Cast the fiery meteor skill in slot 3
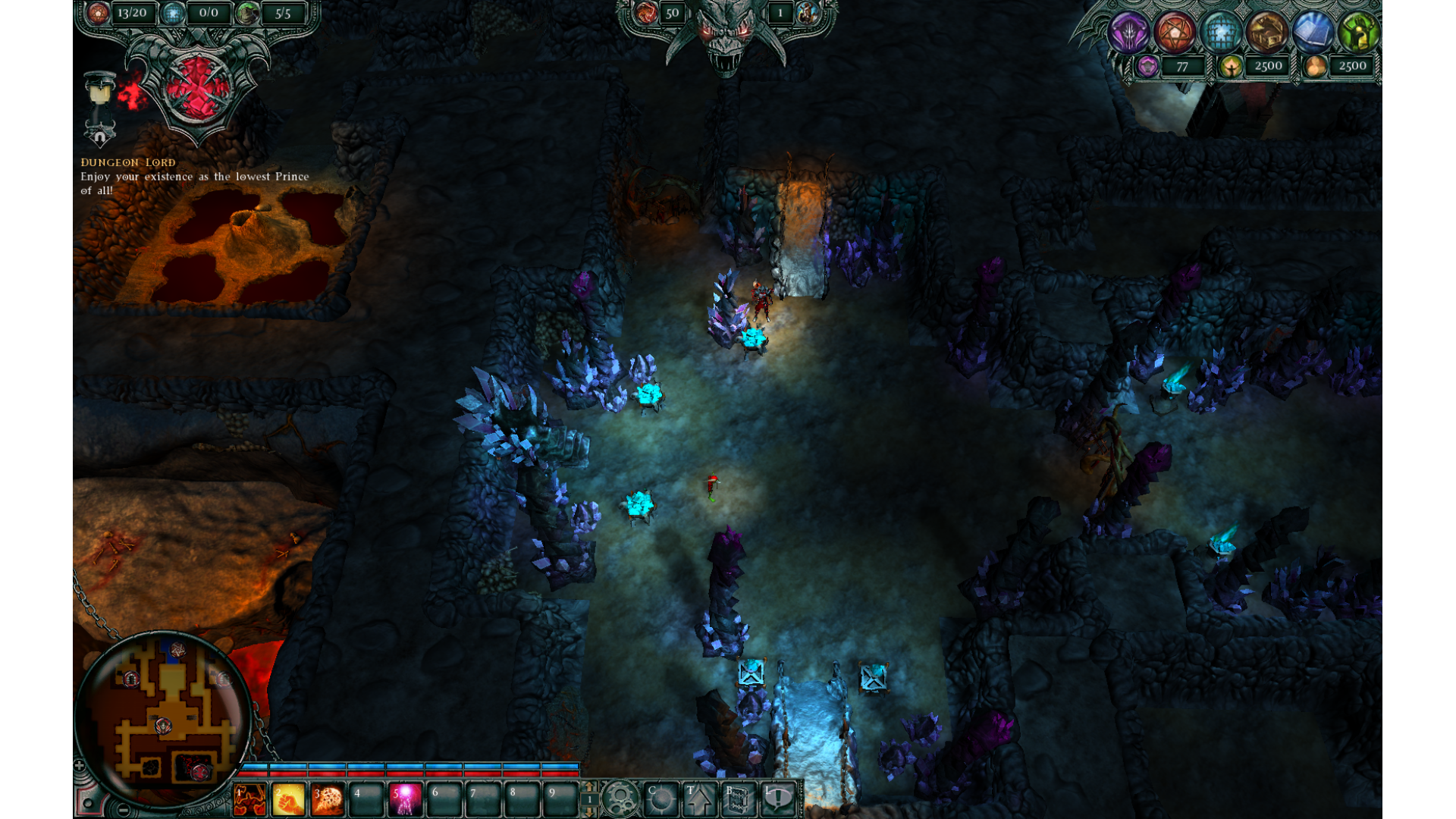The height and width of the screenshot is (819, 1456). (328, 800)
